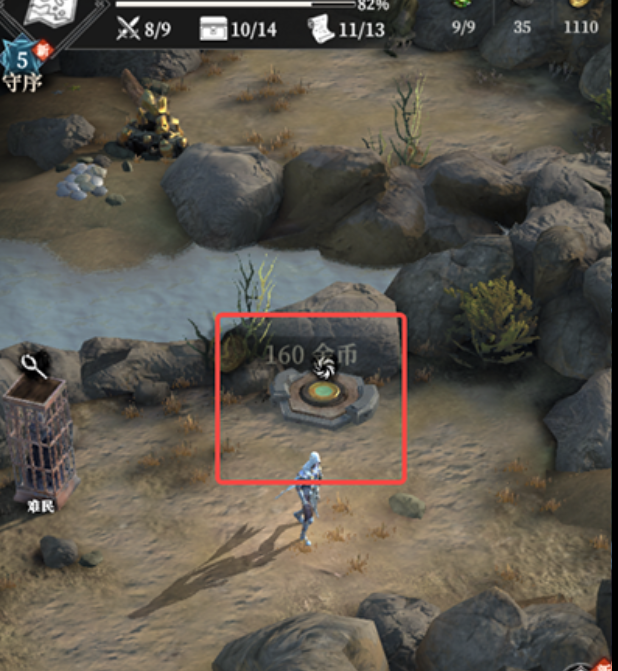Viewport: 618px width, 671px height.
Task: Open the crossed swords 8/9 tracker
Action: 143,29
